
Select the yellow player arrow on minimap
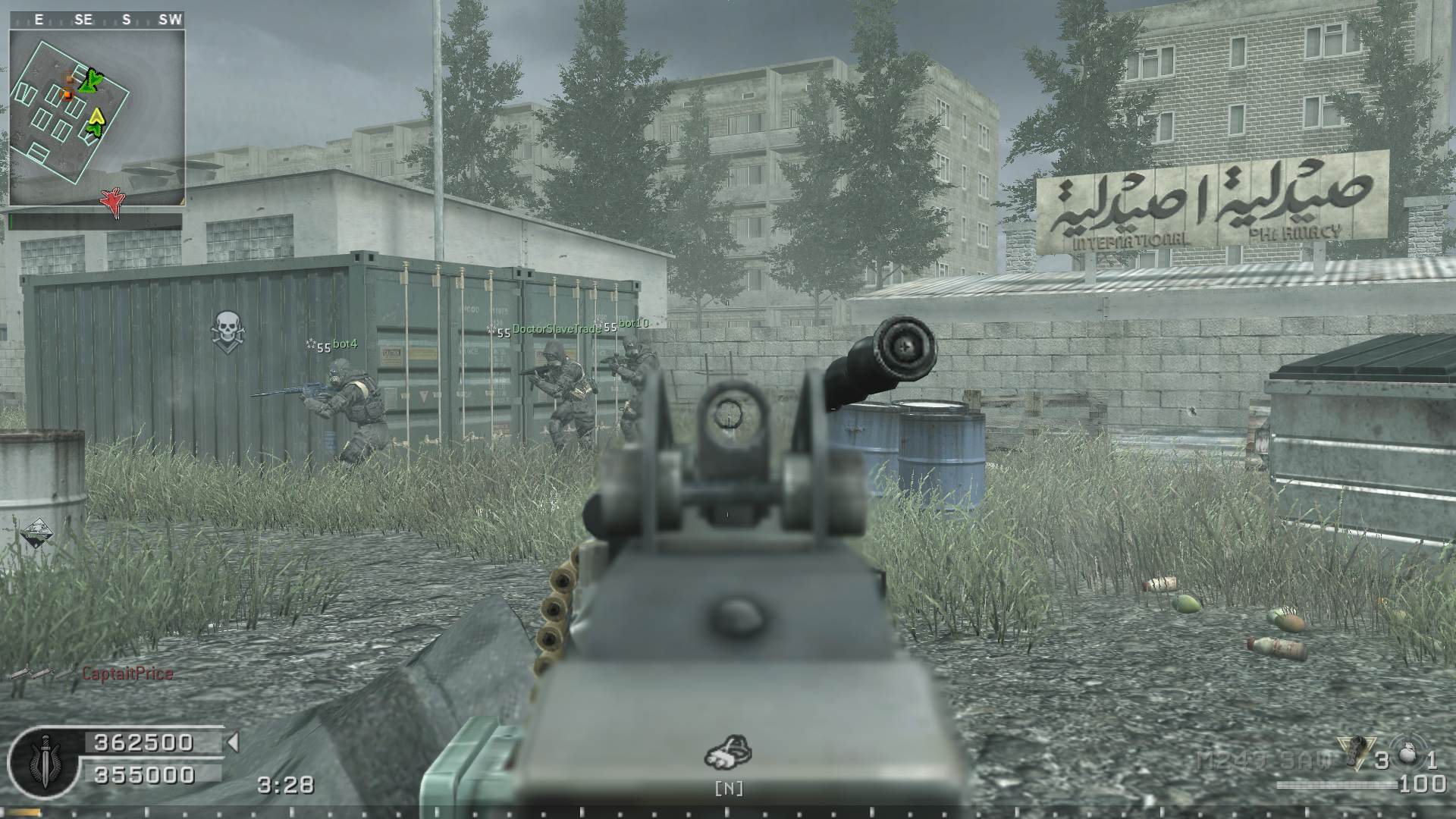(x=97, y=116)
